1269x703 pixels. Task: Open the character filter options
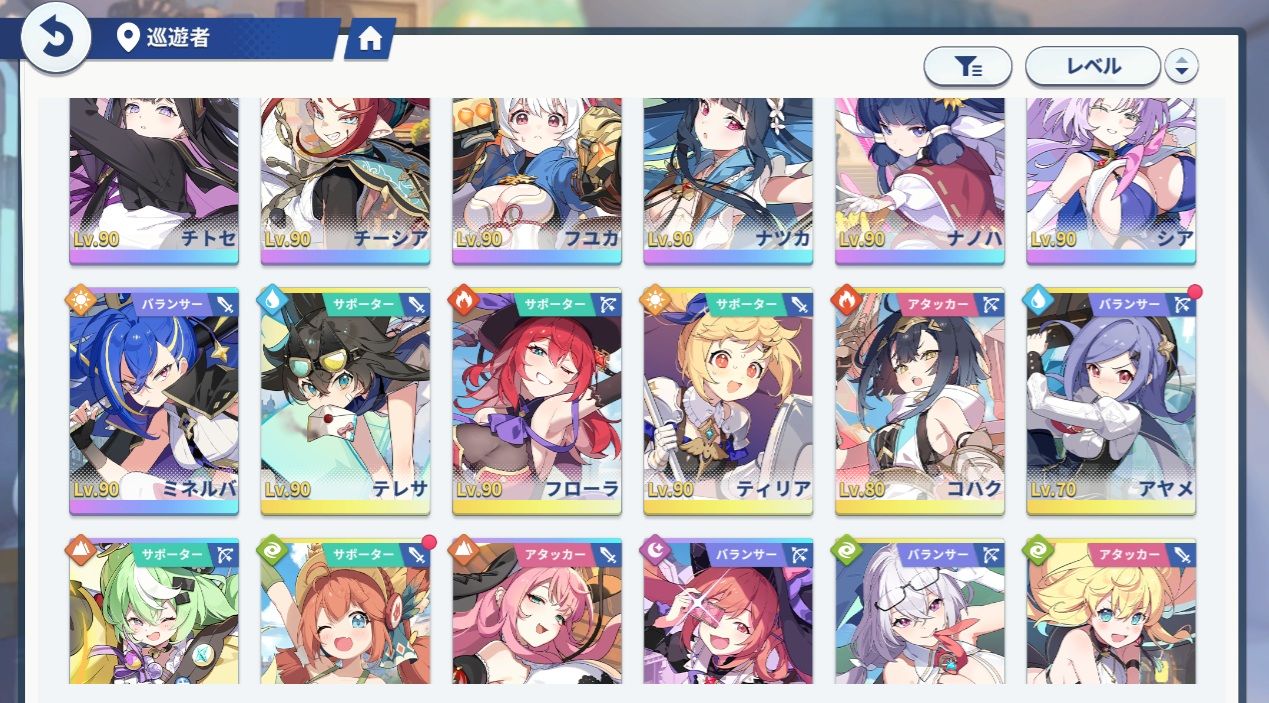pos(967,67)
